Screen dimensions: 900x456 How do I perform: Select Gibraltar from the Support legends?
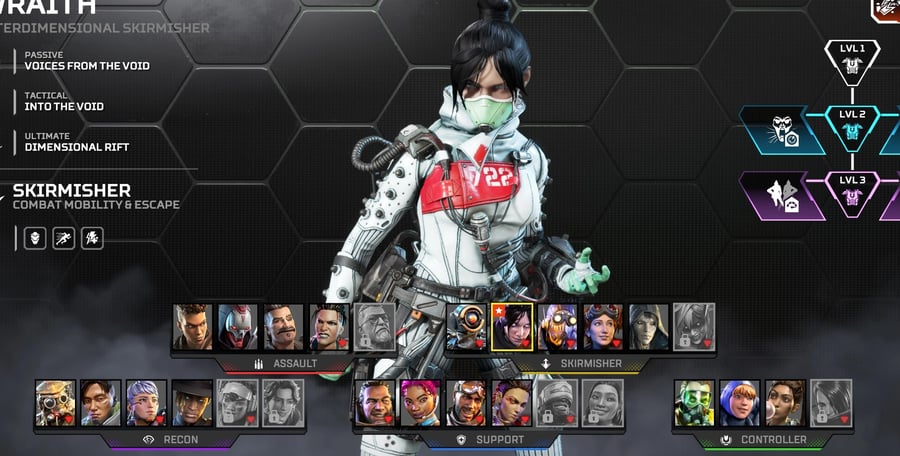tap(374, 403)
